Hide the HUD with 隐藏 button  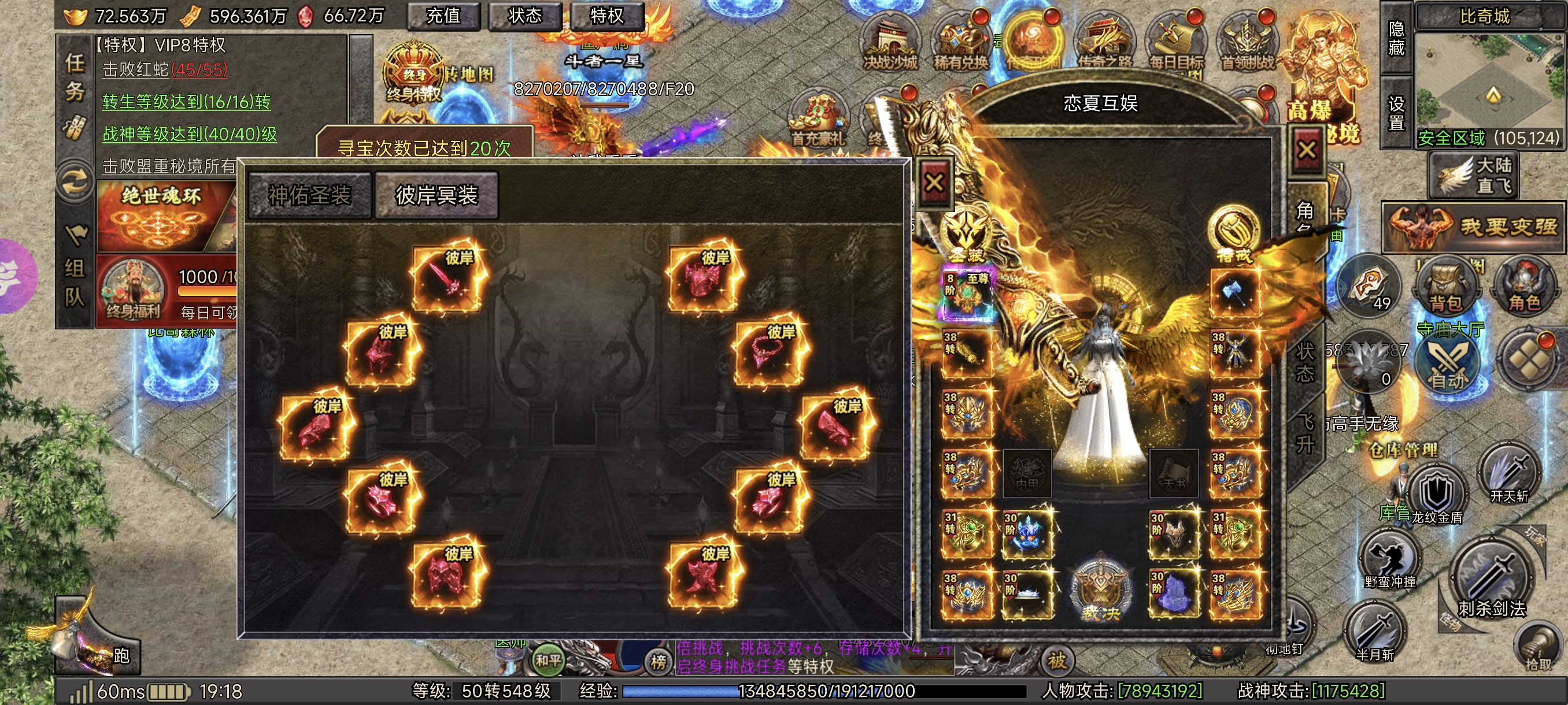(x=1396, y=38)
